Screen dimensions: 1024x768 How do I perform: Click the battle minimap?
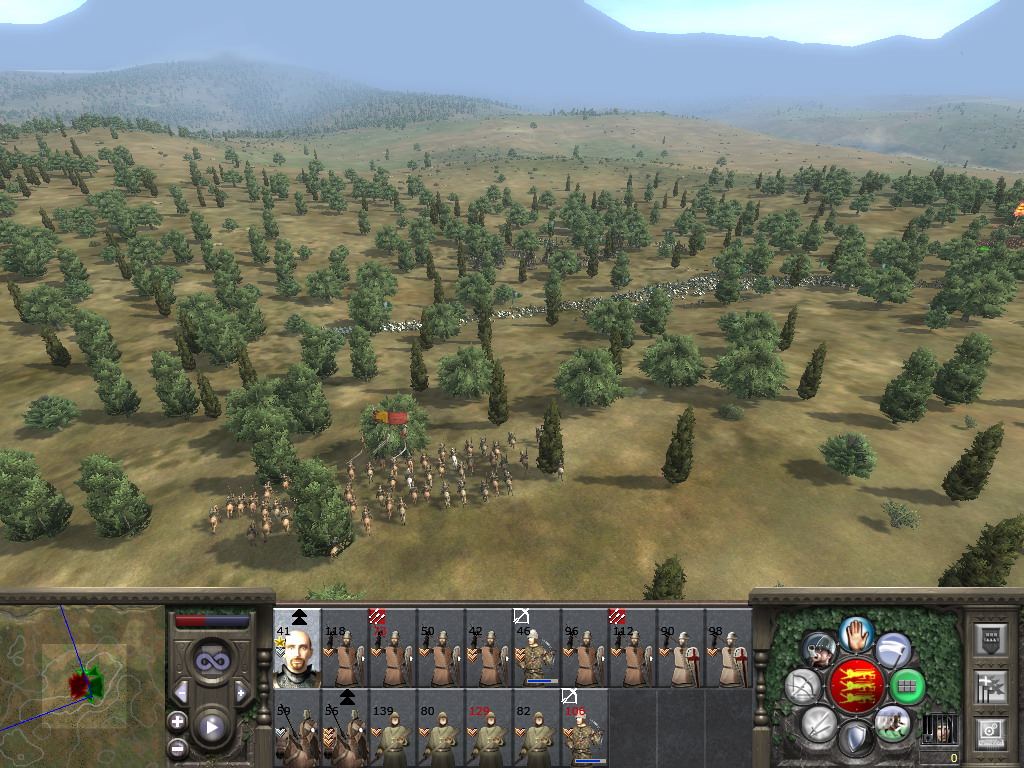82,685
